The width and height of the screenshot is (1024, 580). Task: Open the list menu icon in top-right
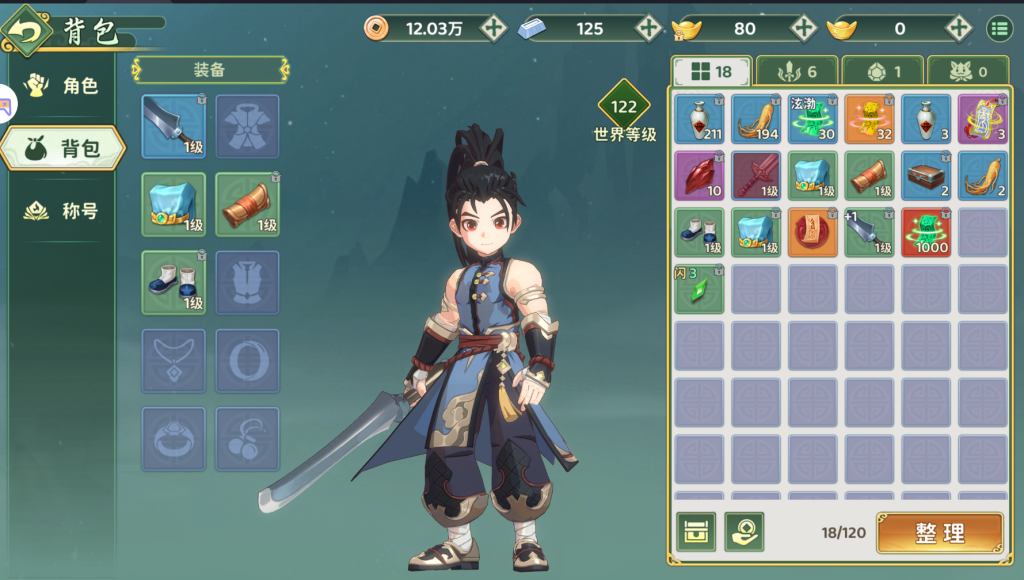click(x=999, y=28)
